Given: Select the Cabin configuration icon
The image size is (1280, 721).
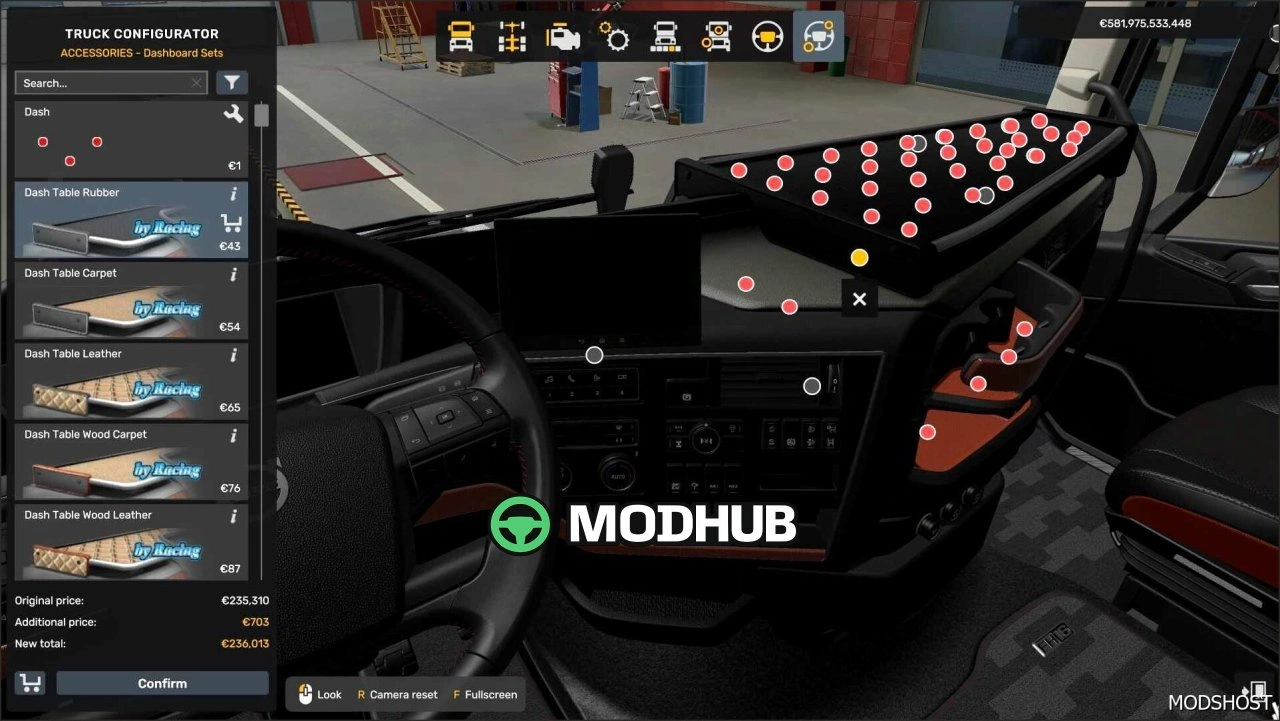Looking at the screenshot, I should click(x=460, y=37).
